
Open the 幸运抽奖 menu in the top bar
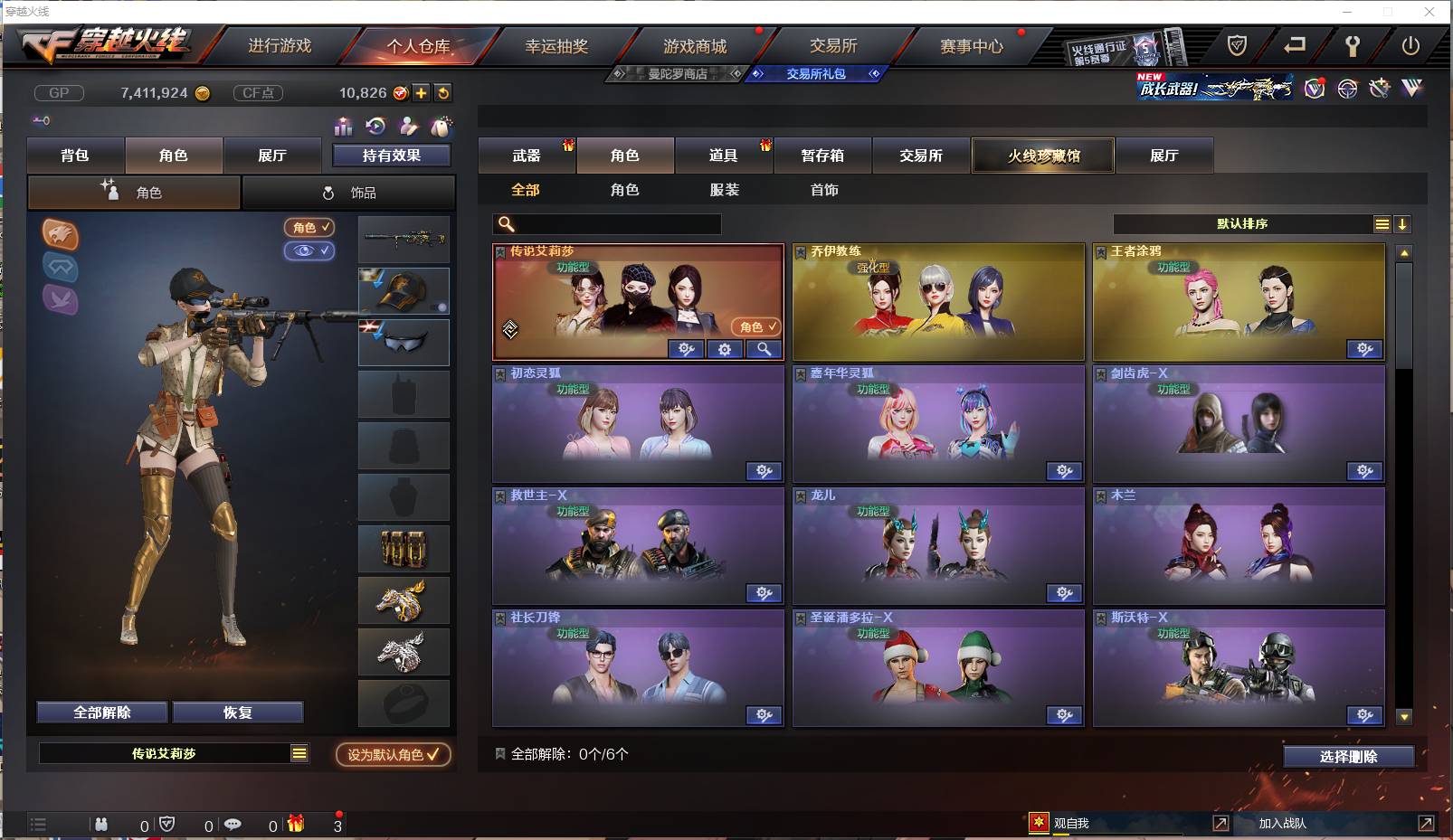coord(556,45)
